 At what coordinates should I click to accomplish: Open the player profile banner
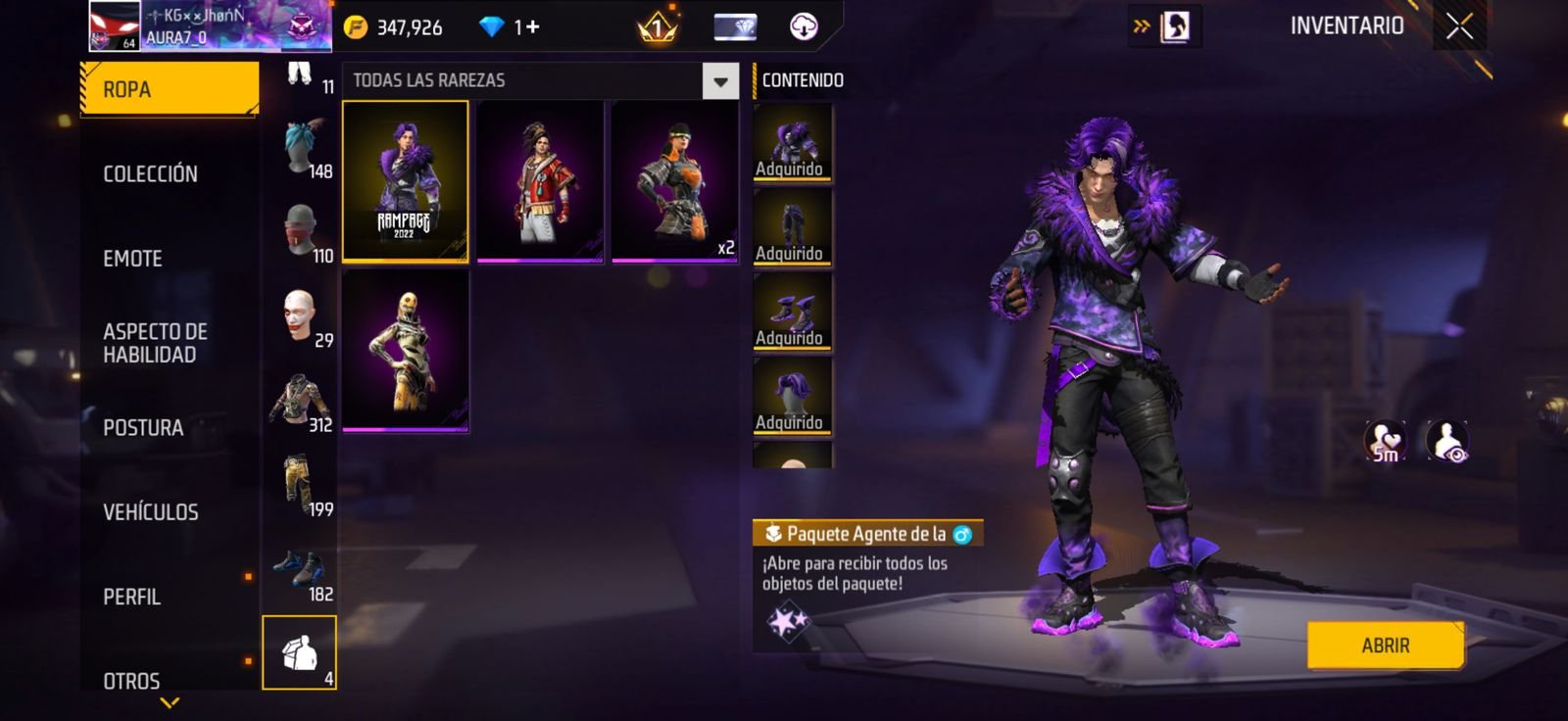coord(210,26)
